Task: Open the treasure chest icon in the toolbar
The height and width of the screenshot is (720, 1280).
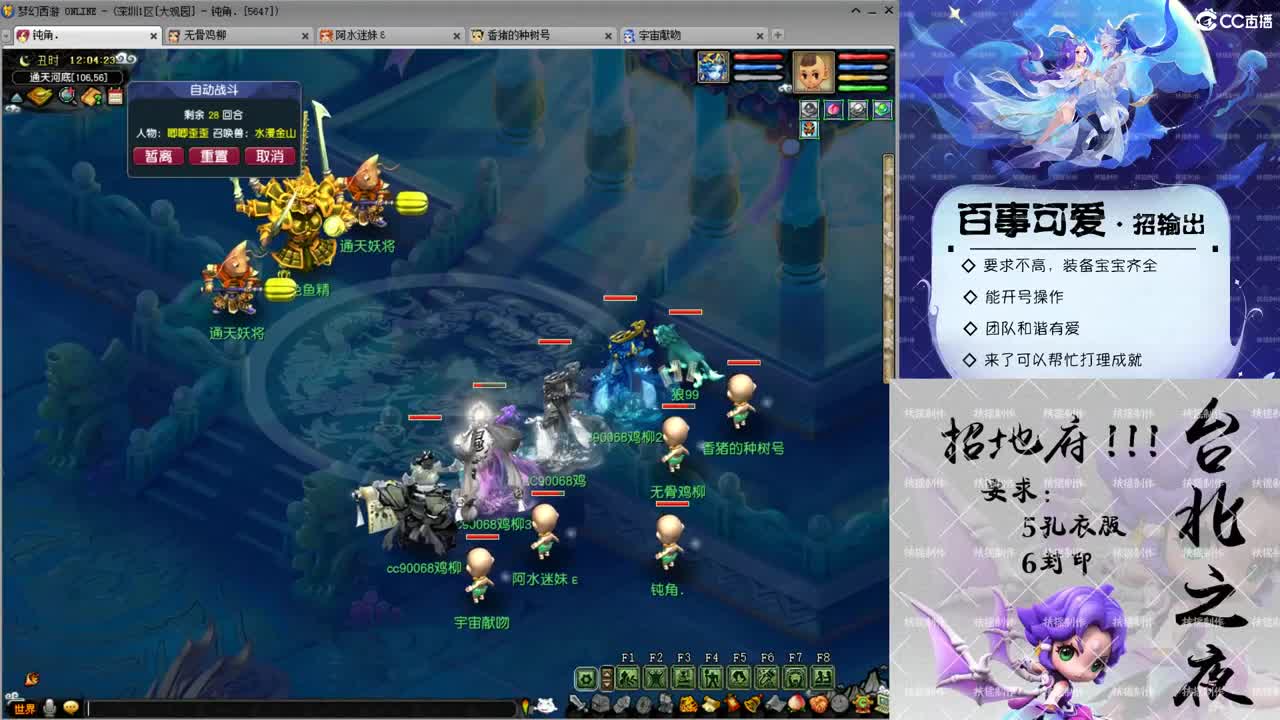Action: [x=600, y=702]
